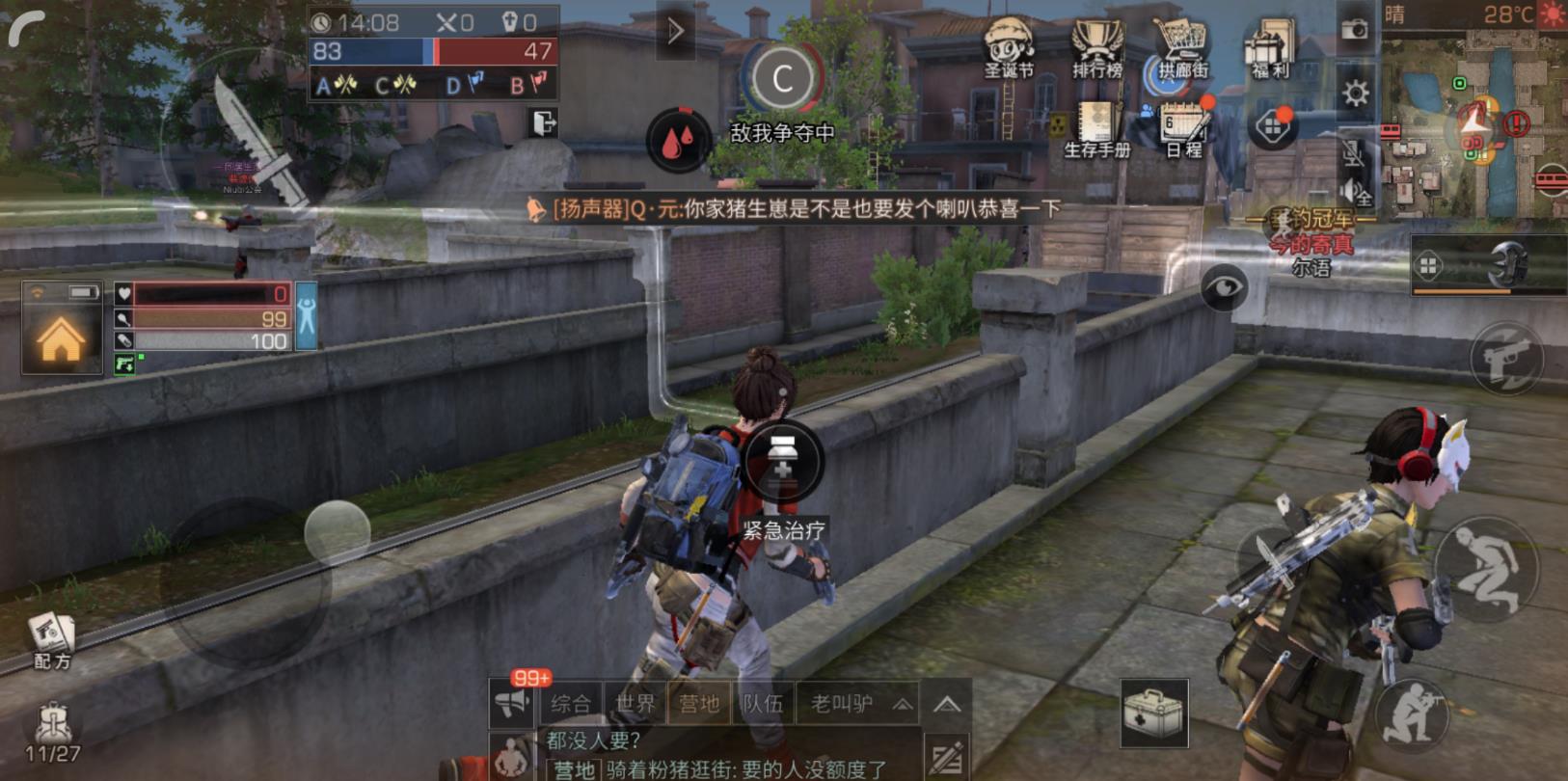Open the 福利 gift rewards menu
The image size is (1568, 781).
[1272, 48]
